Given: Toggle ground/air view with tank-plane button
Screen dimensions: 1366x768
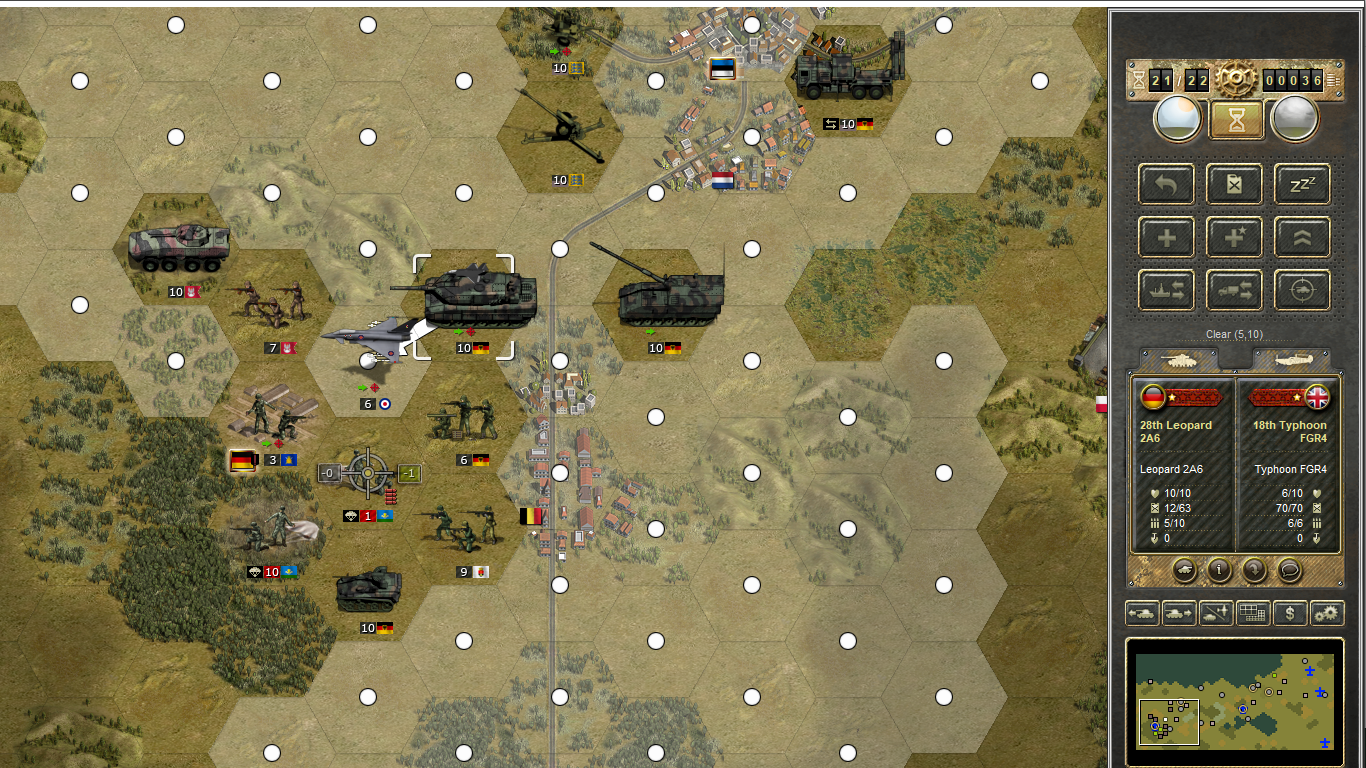Looking at the screenshot, I should point(1215,613).
